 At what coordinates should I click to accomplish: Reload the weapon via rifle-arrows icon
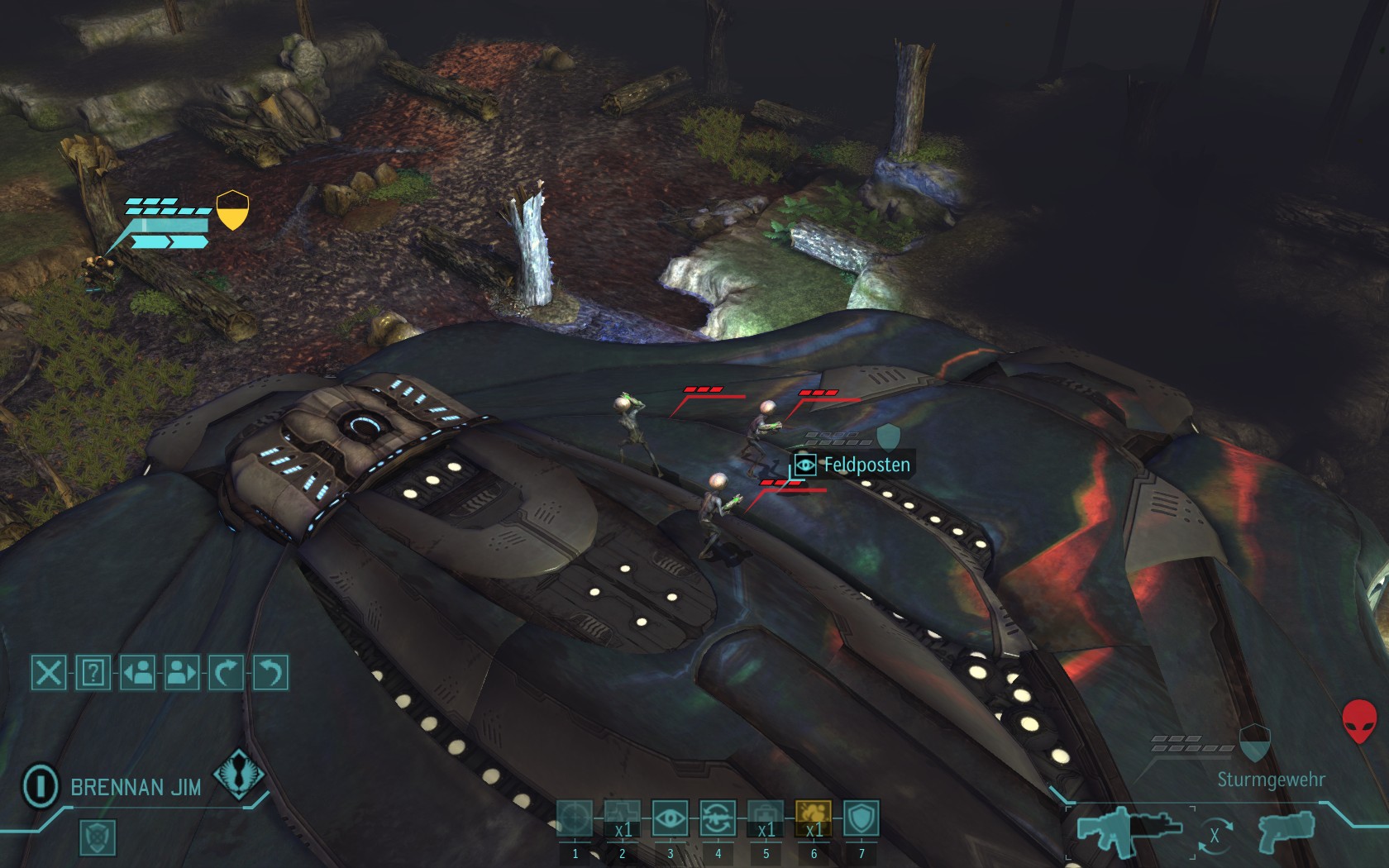718,819
